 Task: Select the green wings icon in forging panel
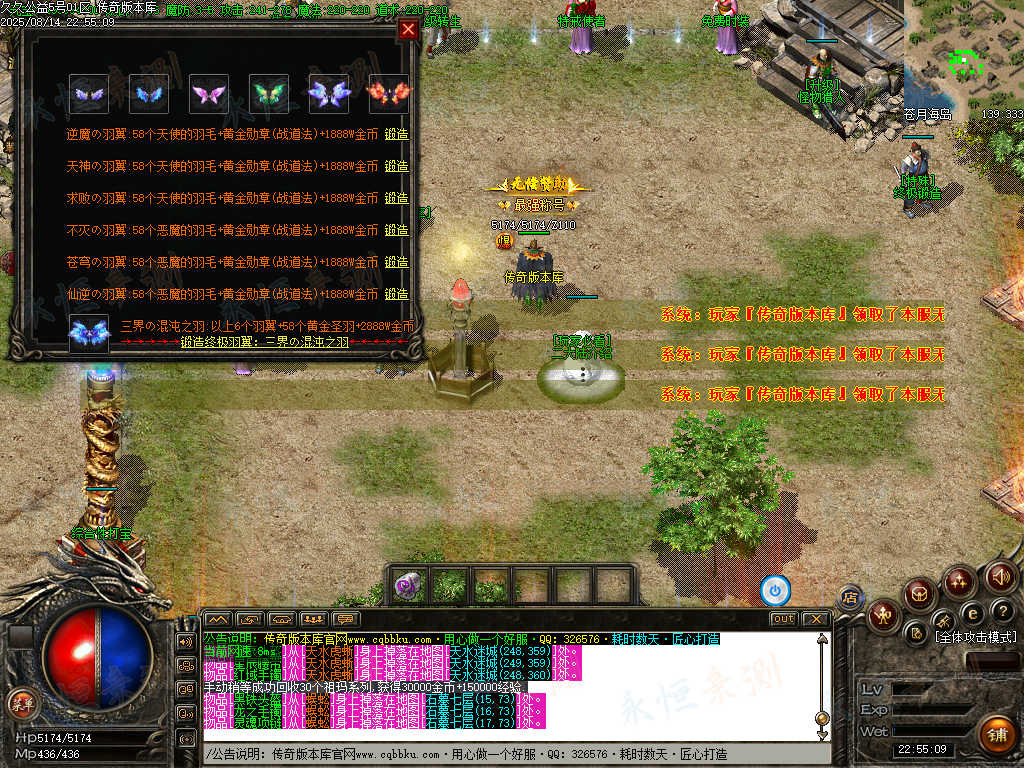click(268, 94)
